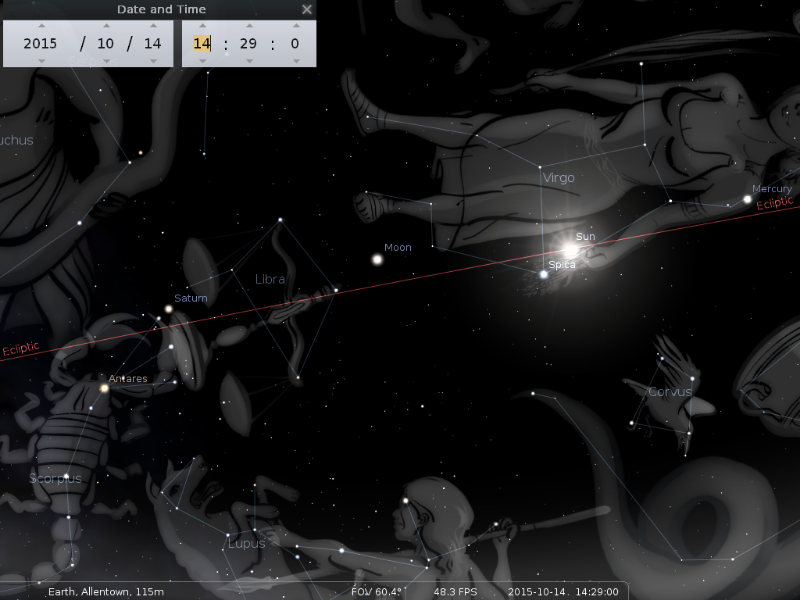Viewport: 800px width, 600px height.
Task: Decrease the seconds with its down arrow
Action: pos(294,60)
